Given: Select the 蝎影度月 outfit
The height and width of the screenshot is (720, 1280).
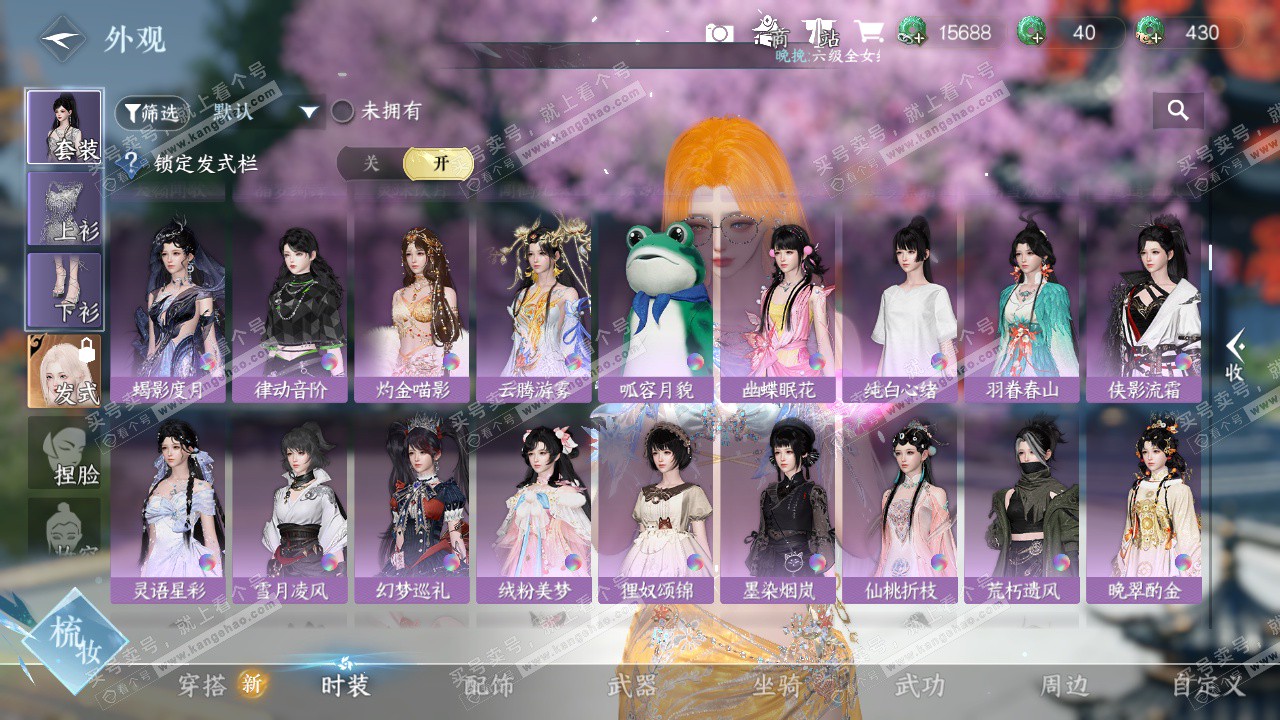Looking at the screenshot, I should pos(168,305).
